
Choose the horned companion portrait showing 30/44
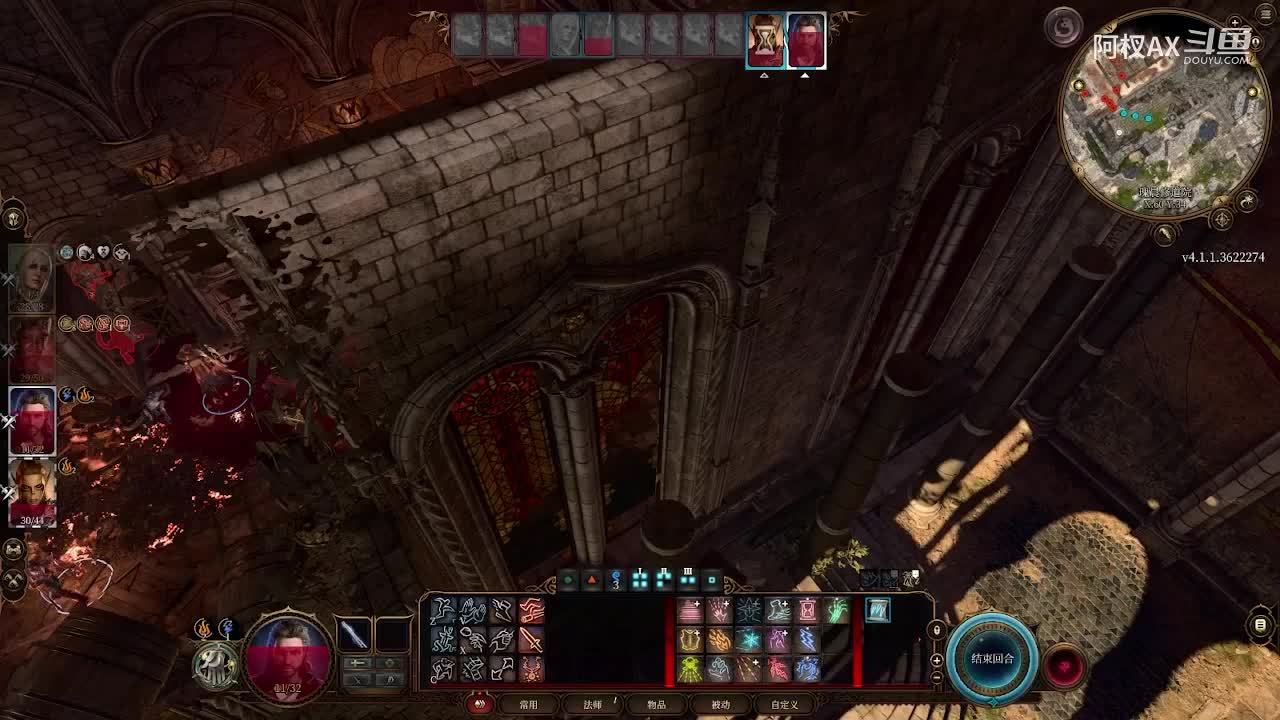pos(32,491)
